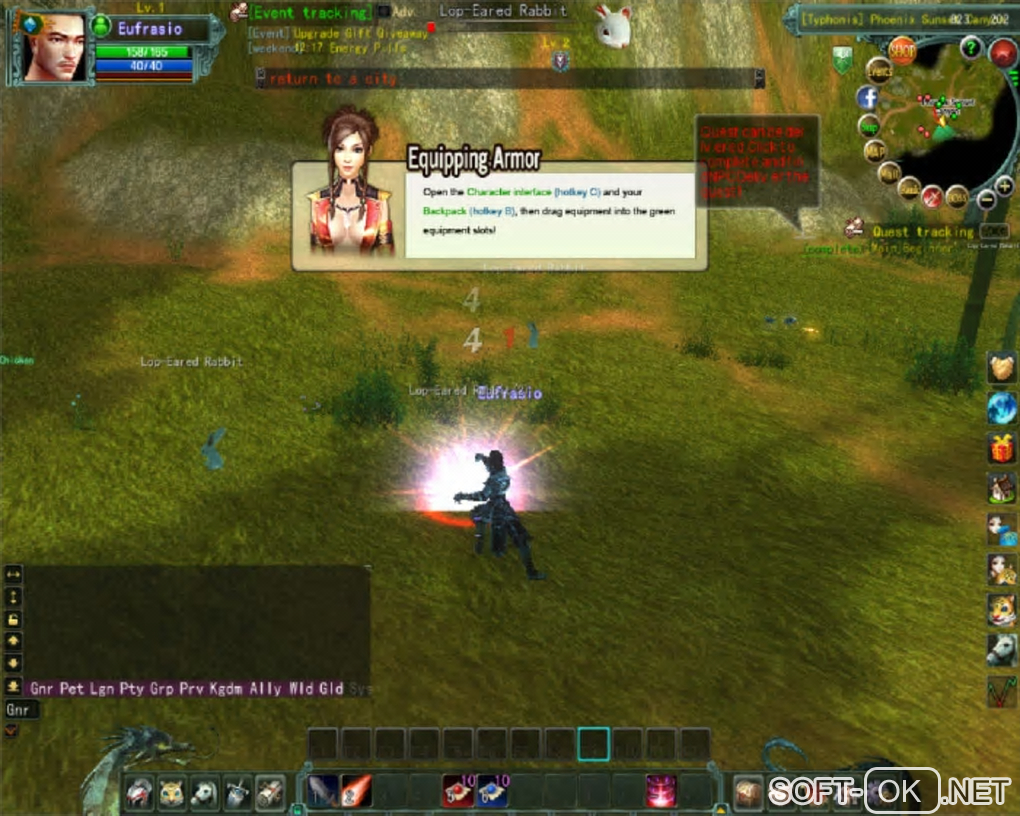The width and height of the screenshot is (1020, 816).
Task: Select Eufrasio's character portrait
Action: point(53,48)
